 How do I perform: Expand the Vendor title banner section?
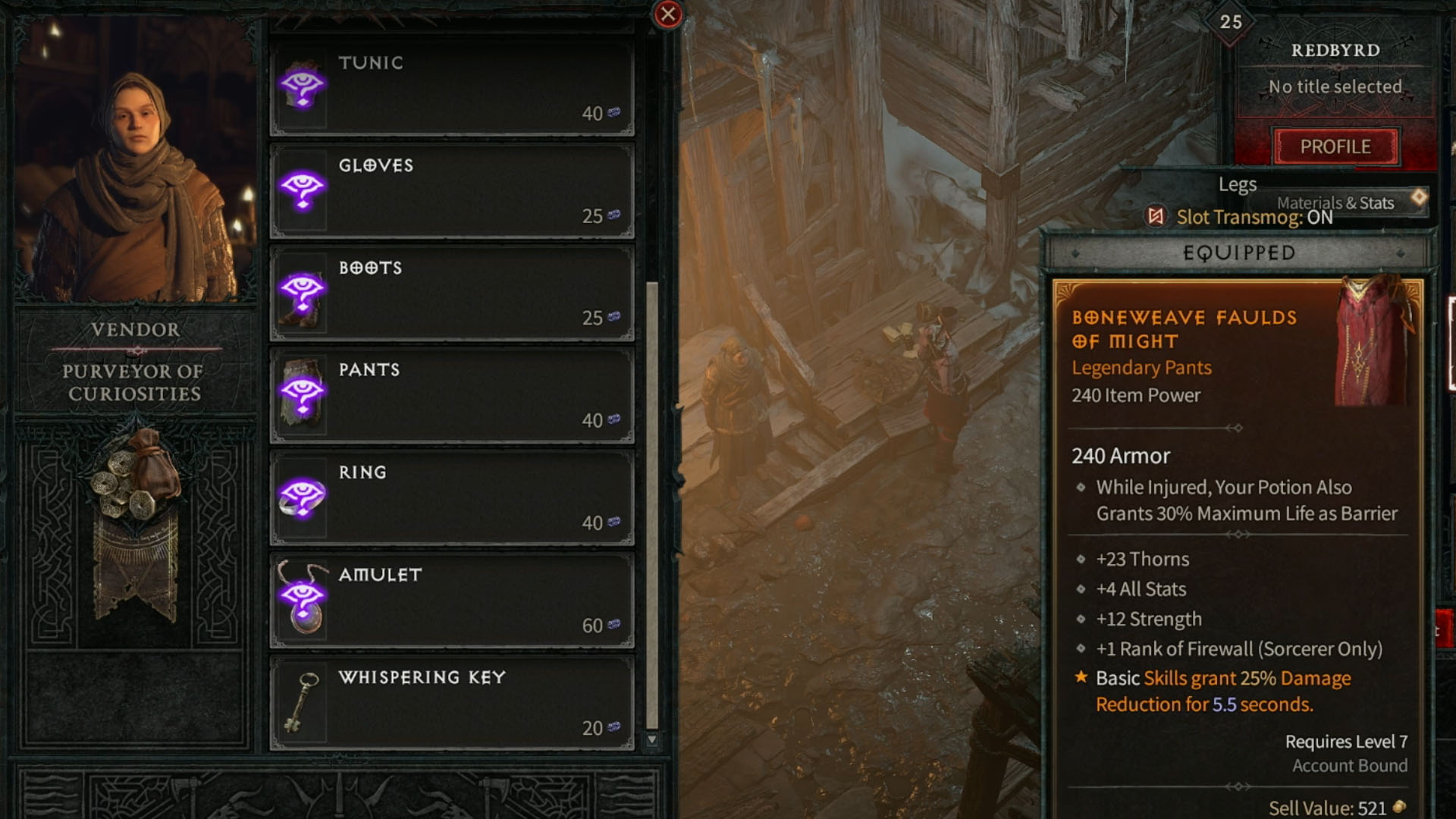133,329
